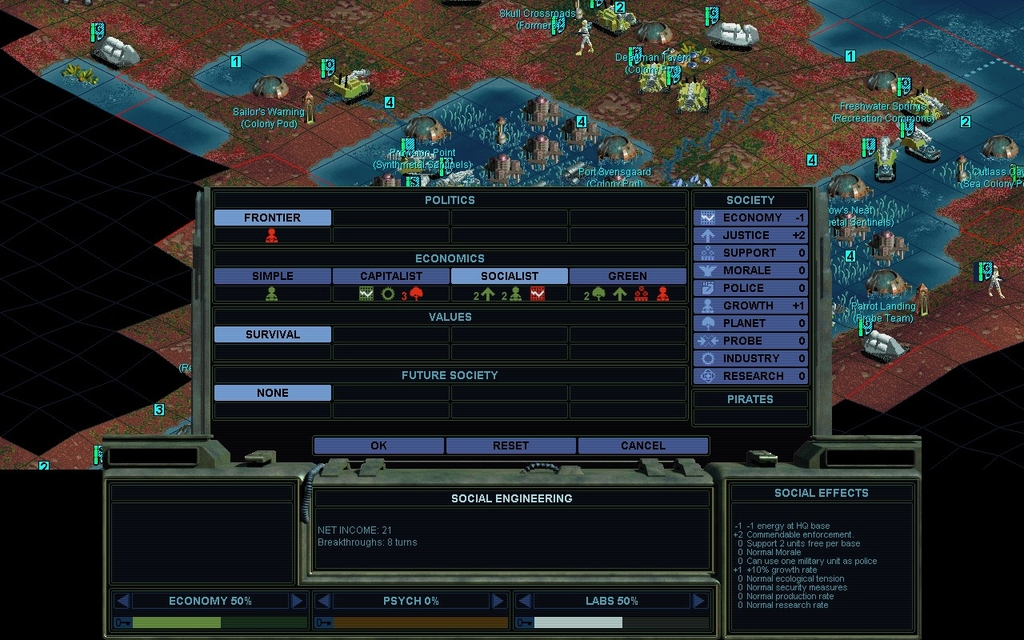Select Survival values option
The image size is (1024, 640).
click(272, 335)
